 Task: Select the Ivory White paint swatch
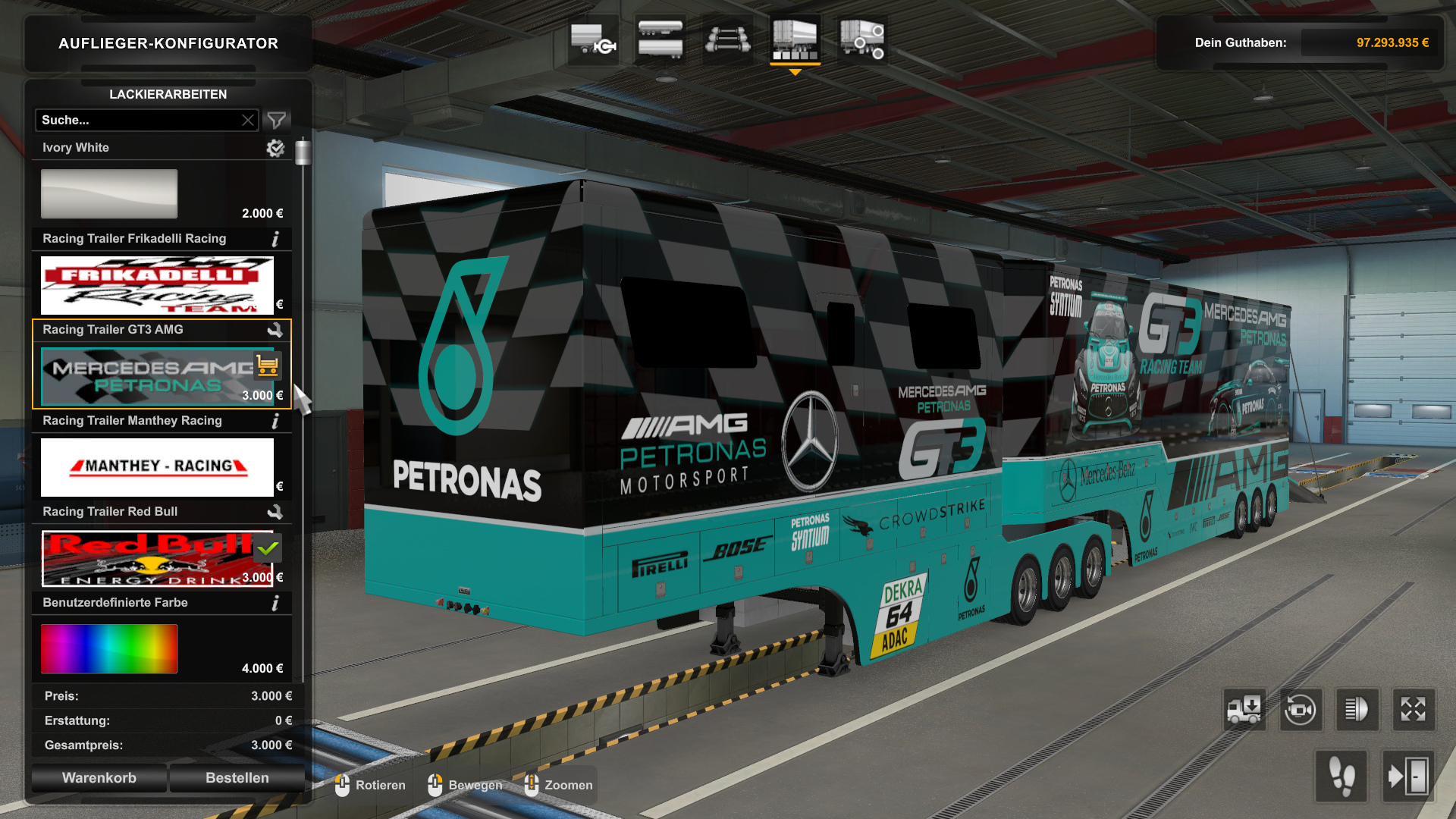109,194
